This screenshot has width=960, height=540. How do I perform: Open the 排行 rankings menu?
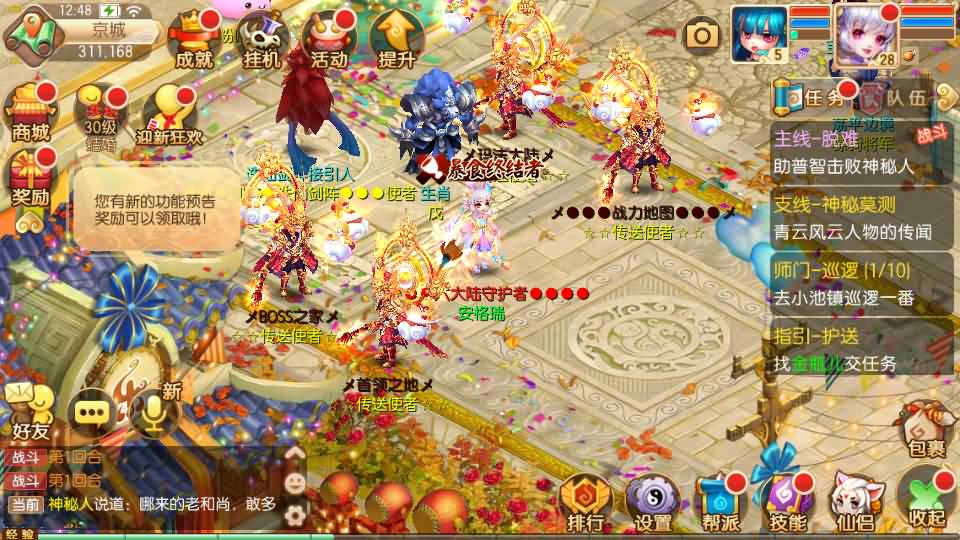tap(584, 505)
